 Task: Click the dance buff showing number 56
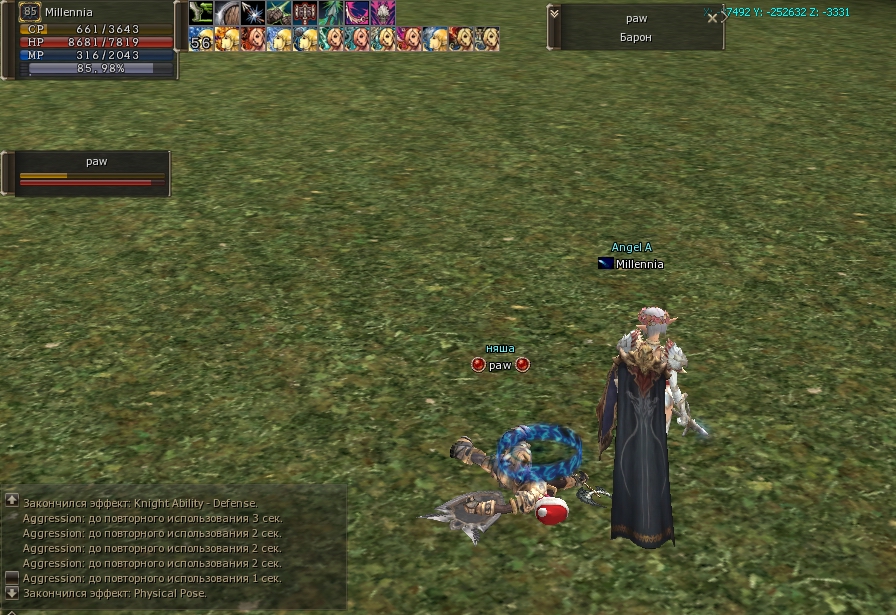click(x=201, y=39)
